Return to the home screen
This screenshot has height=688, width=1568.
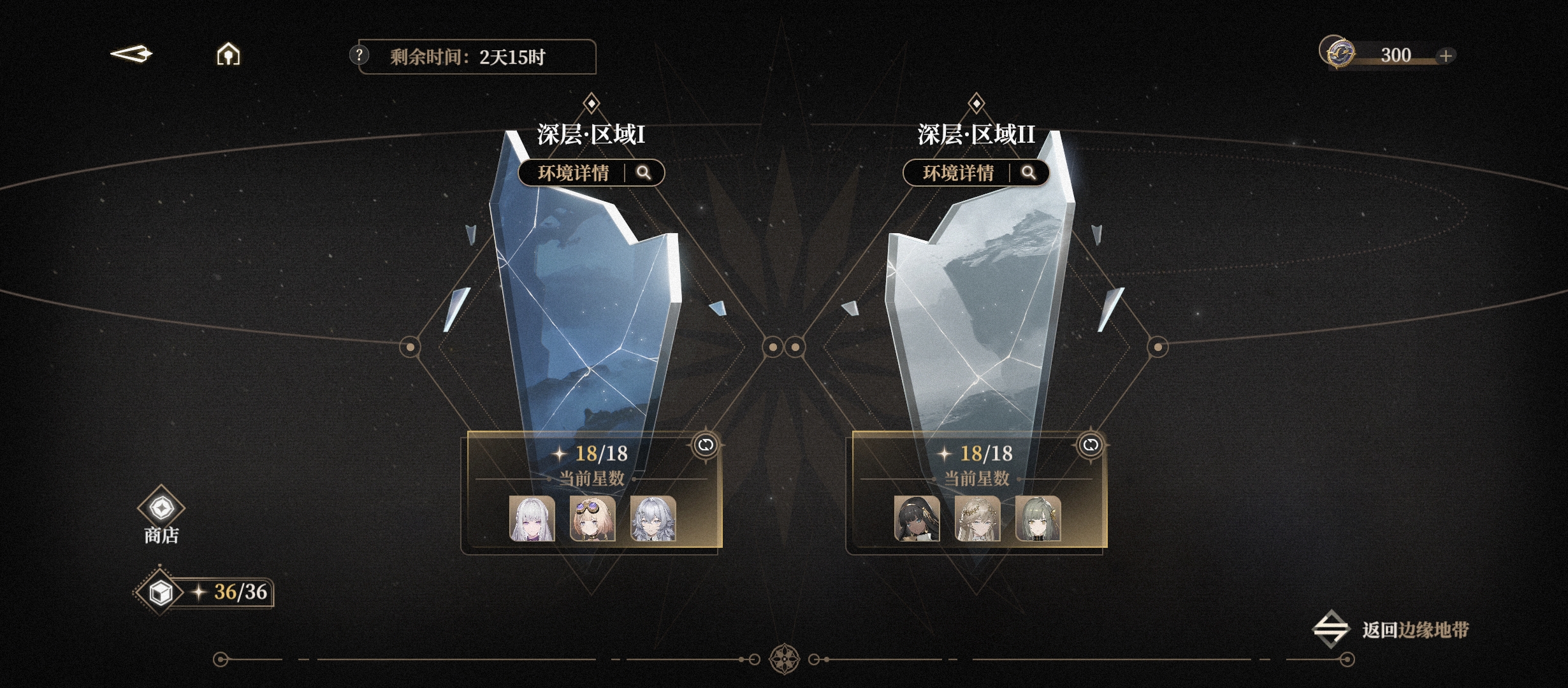pos(228,55)
